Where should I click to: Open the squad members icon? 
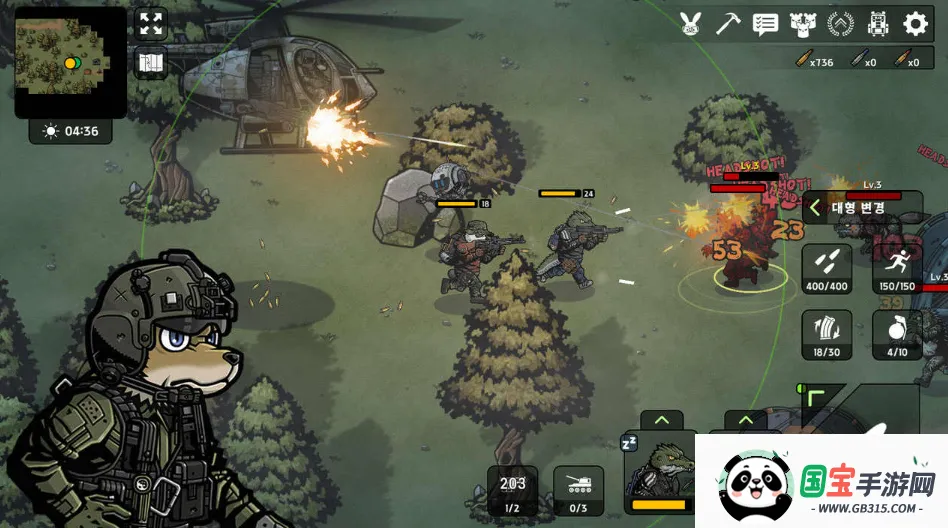pyautogui.click(x=801, y=23)
